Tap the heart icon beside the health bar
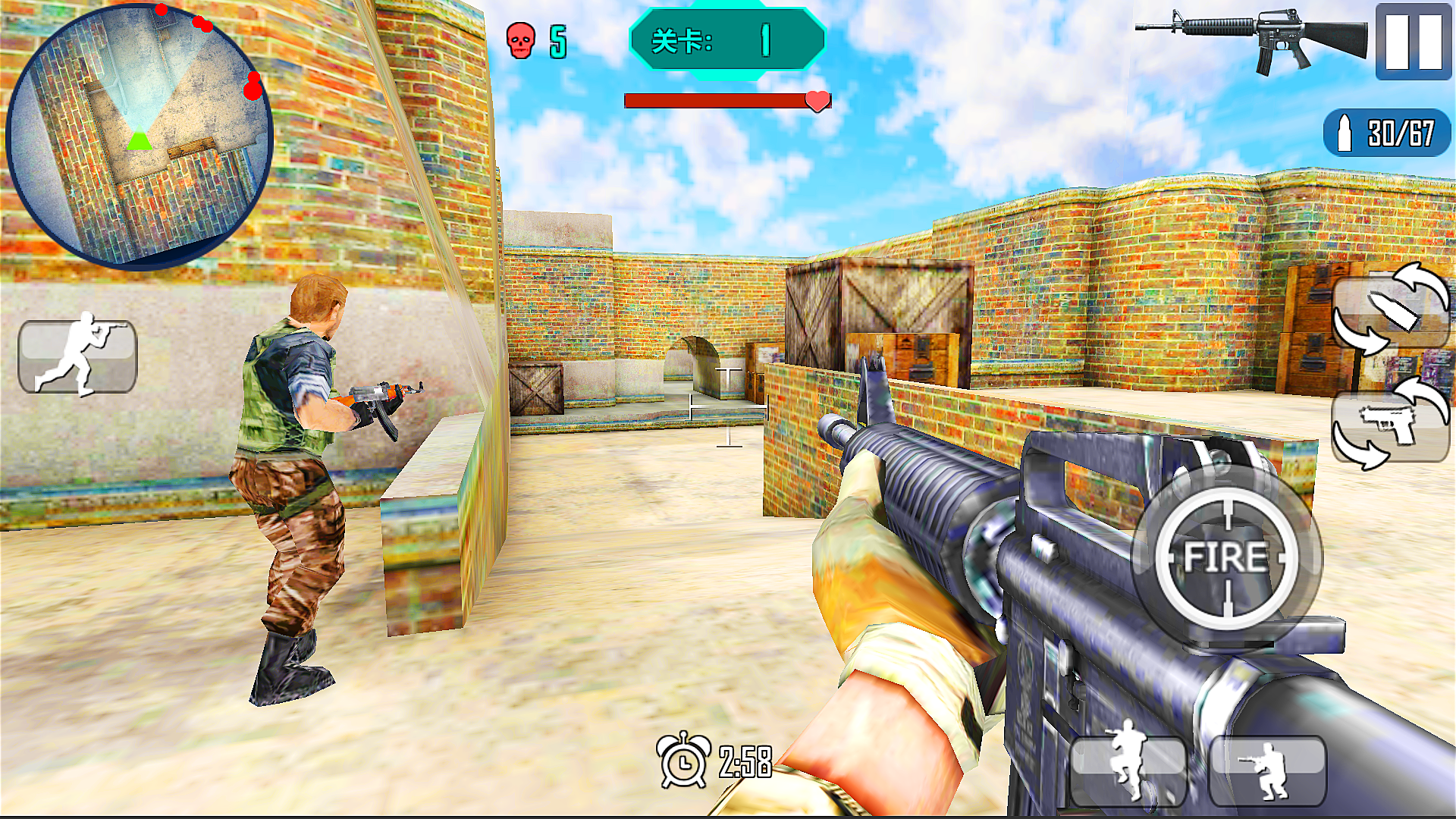 coord(817,99)
